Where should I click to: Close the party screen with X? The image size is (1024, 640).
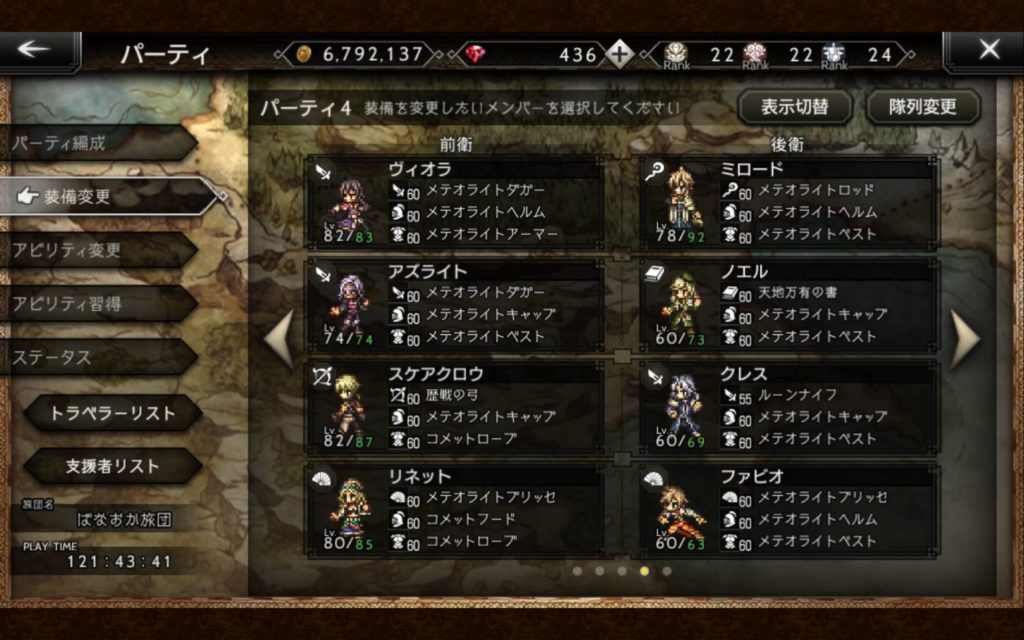[x=987, y=50]
